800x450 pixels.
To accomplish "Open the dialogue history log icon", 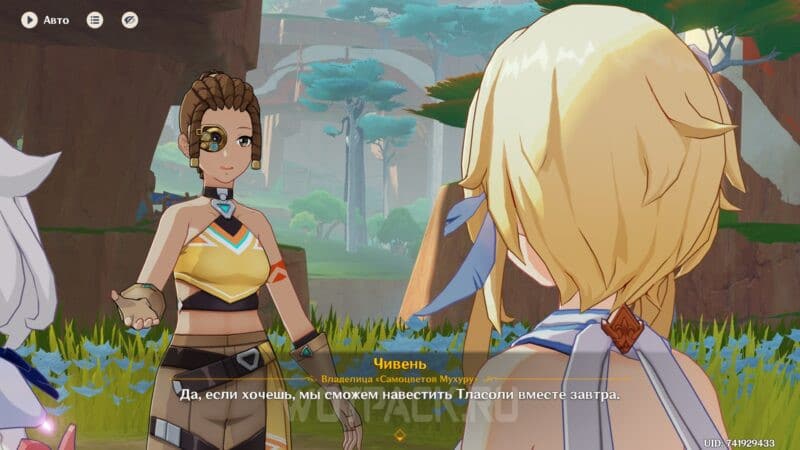I will (95, 19).
